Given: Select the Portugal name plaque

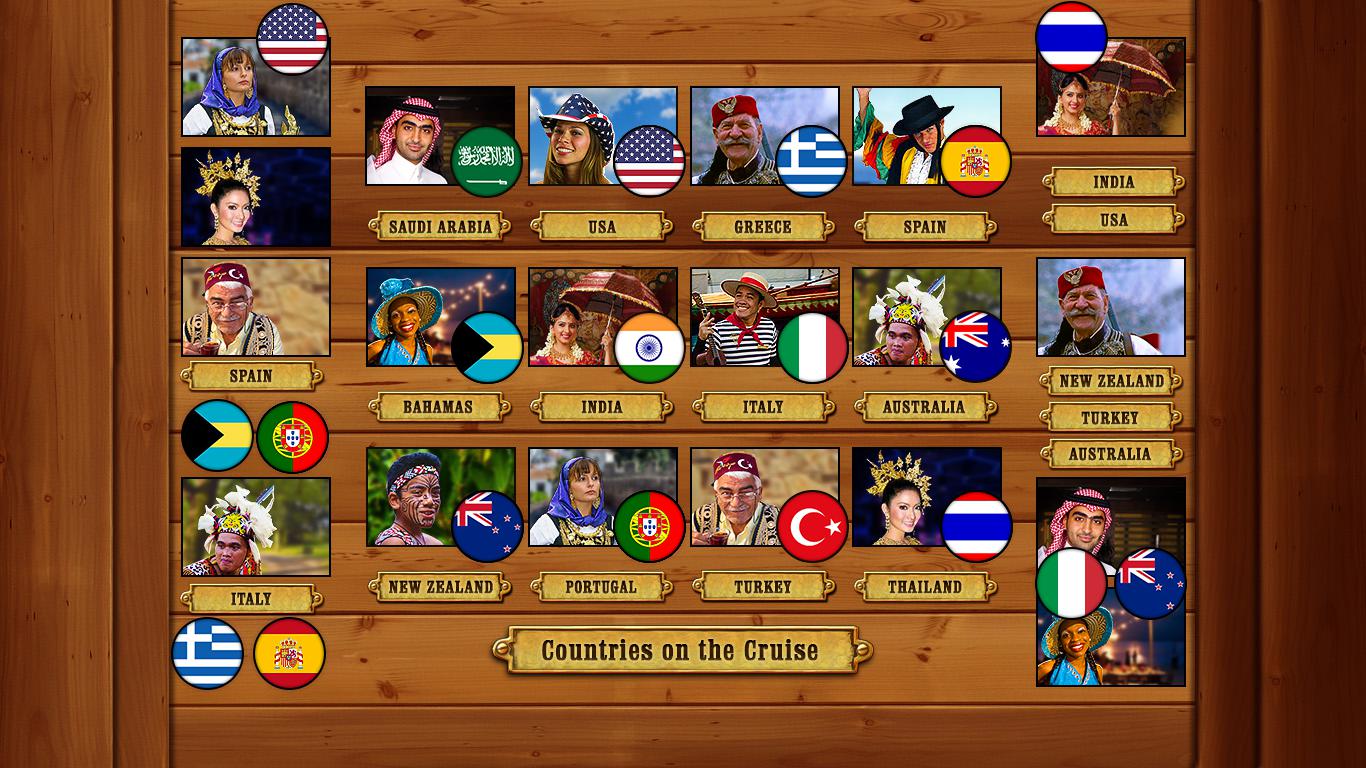Looking at the screenshot, I should coord(601,587).
